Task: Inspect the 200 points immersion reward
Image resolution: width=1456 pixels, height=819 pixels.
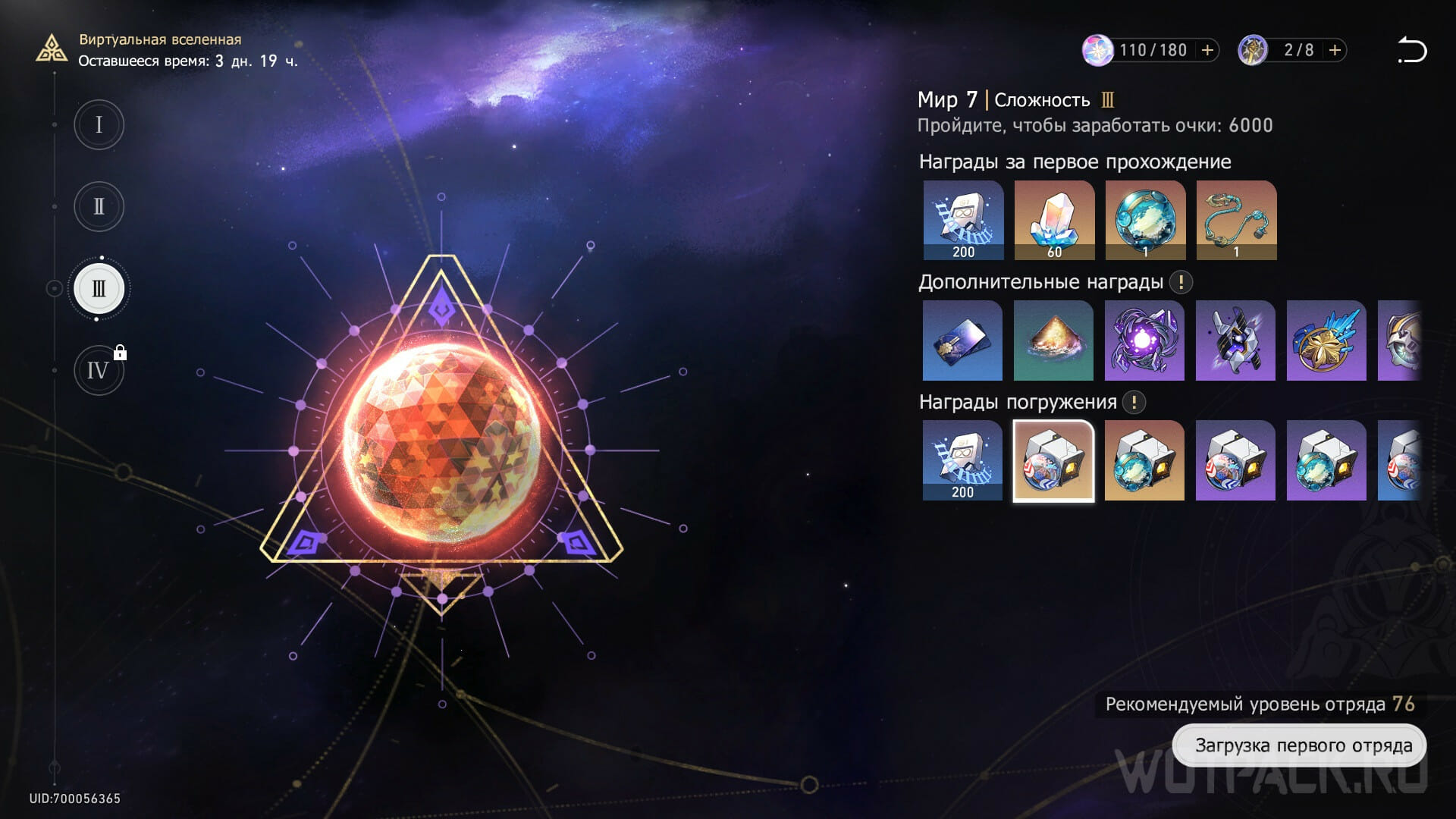Action: tap(962, 460)
